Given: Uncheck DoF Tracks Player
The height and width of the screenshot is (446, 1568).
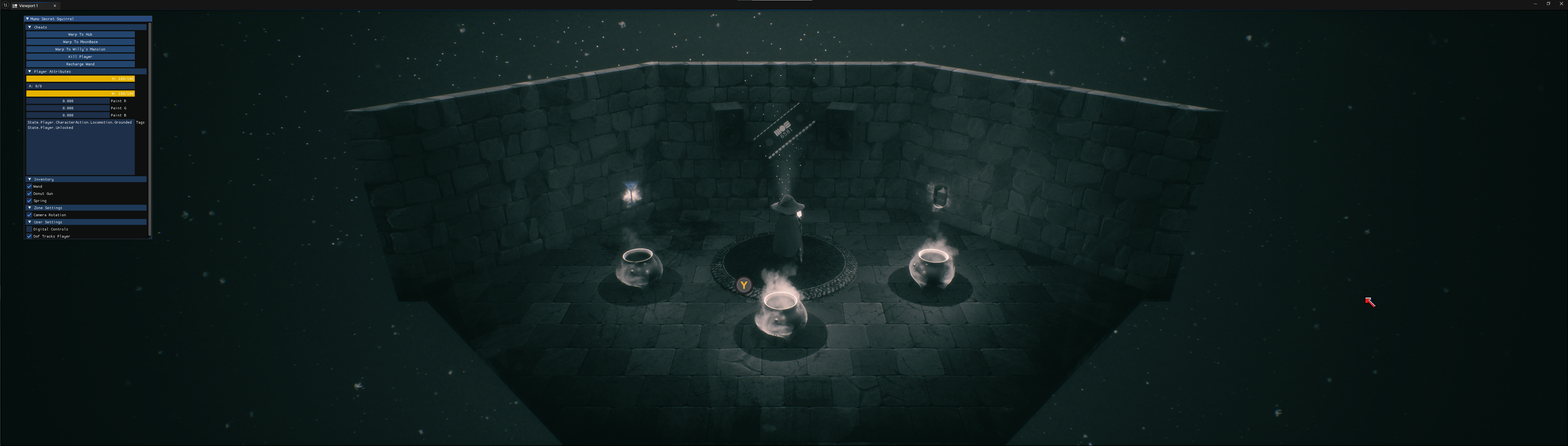Looking at the screenshot, I should pyautogui.click(x=29, y=236).
